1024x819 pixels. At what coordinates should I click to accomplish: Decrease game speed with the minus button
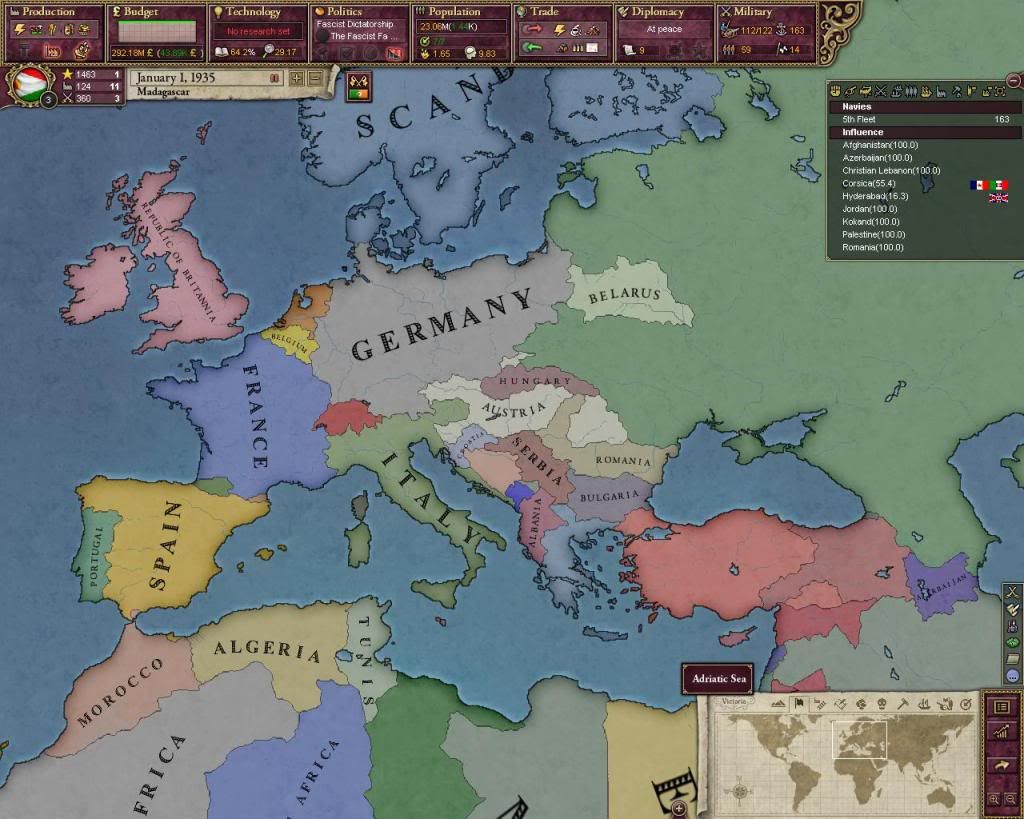pyautogui.click(x=314, y=78)
